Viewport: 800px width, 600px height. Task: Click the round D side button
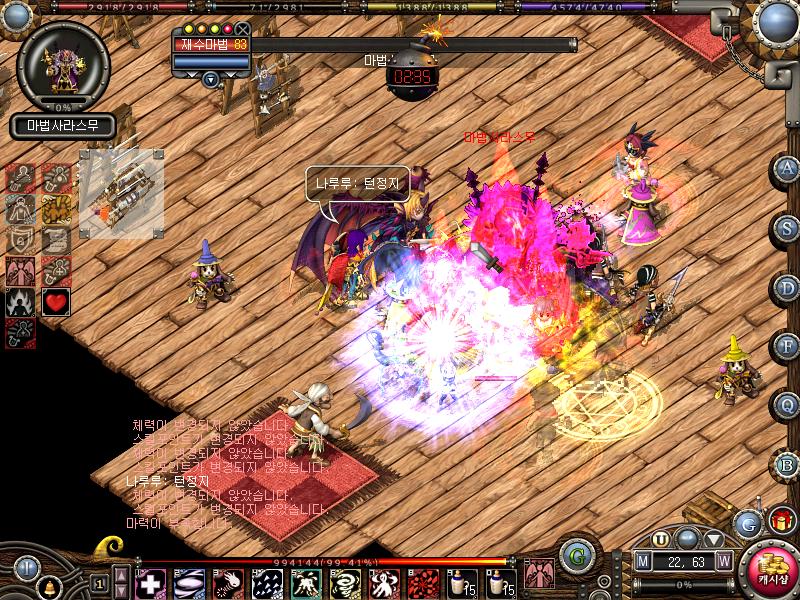click(x=788, y=287)
